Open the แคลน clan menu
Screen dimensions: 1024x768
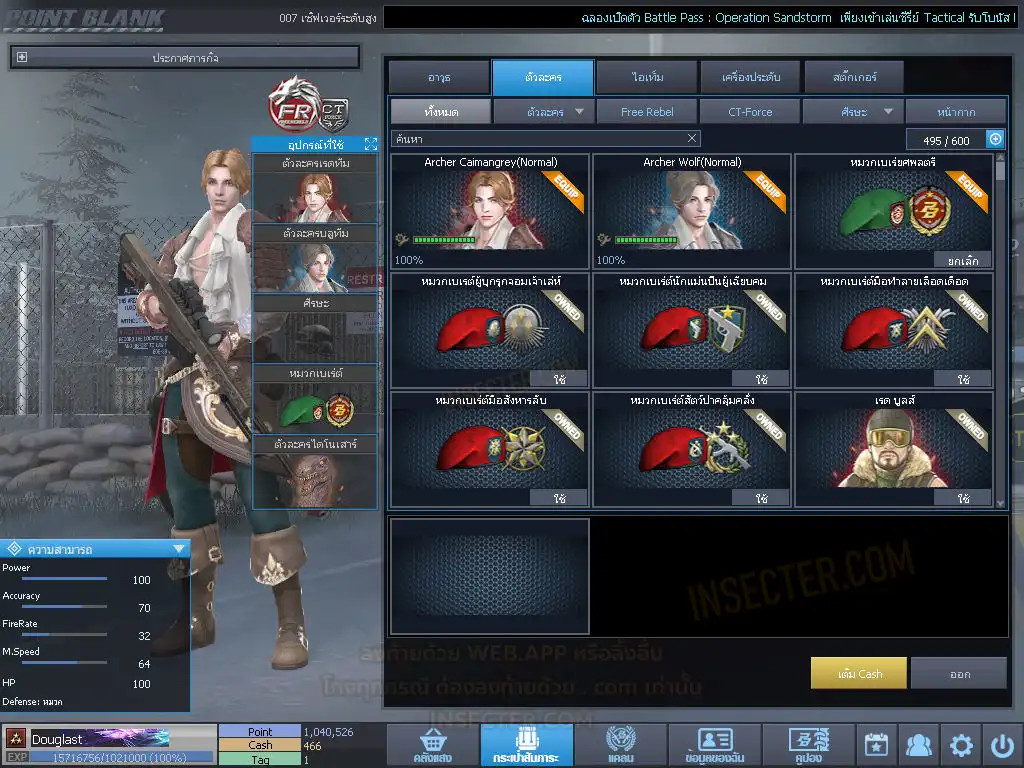(x=621, y=746)
